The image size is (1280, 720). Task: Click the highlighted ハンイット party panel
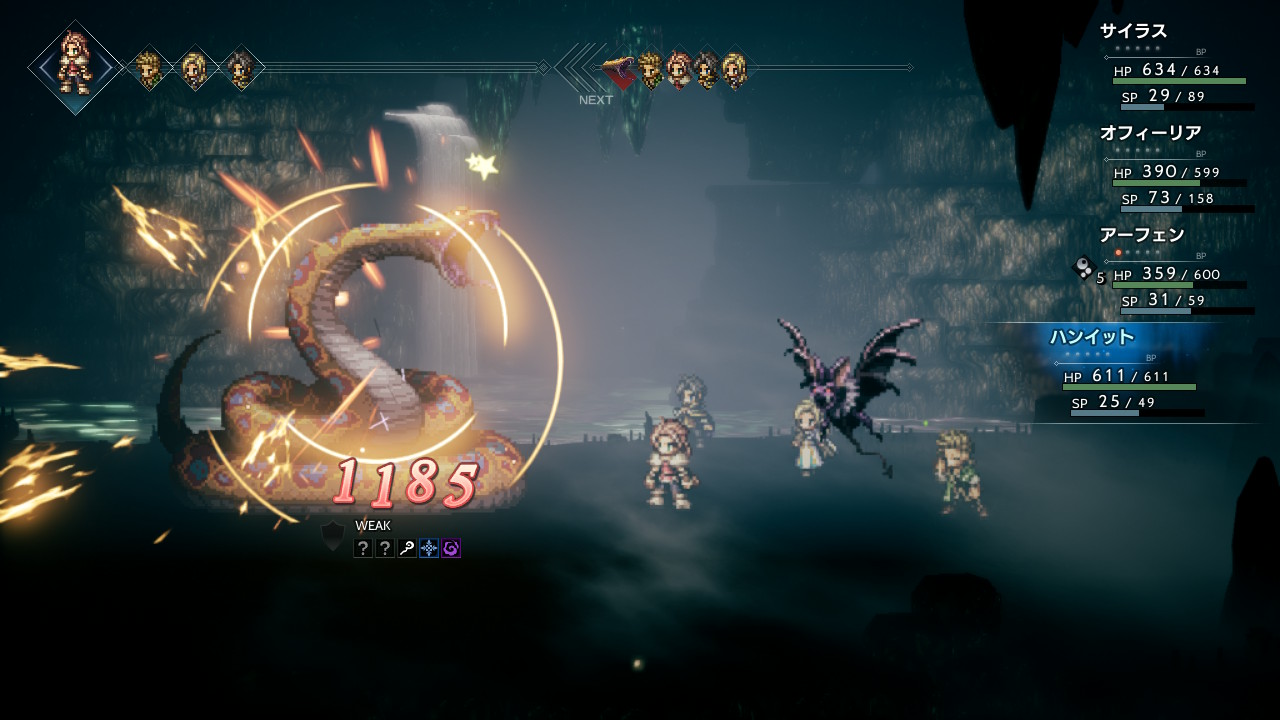tap(1130, 372)
